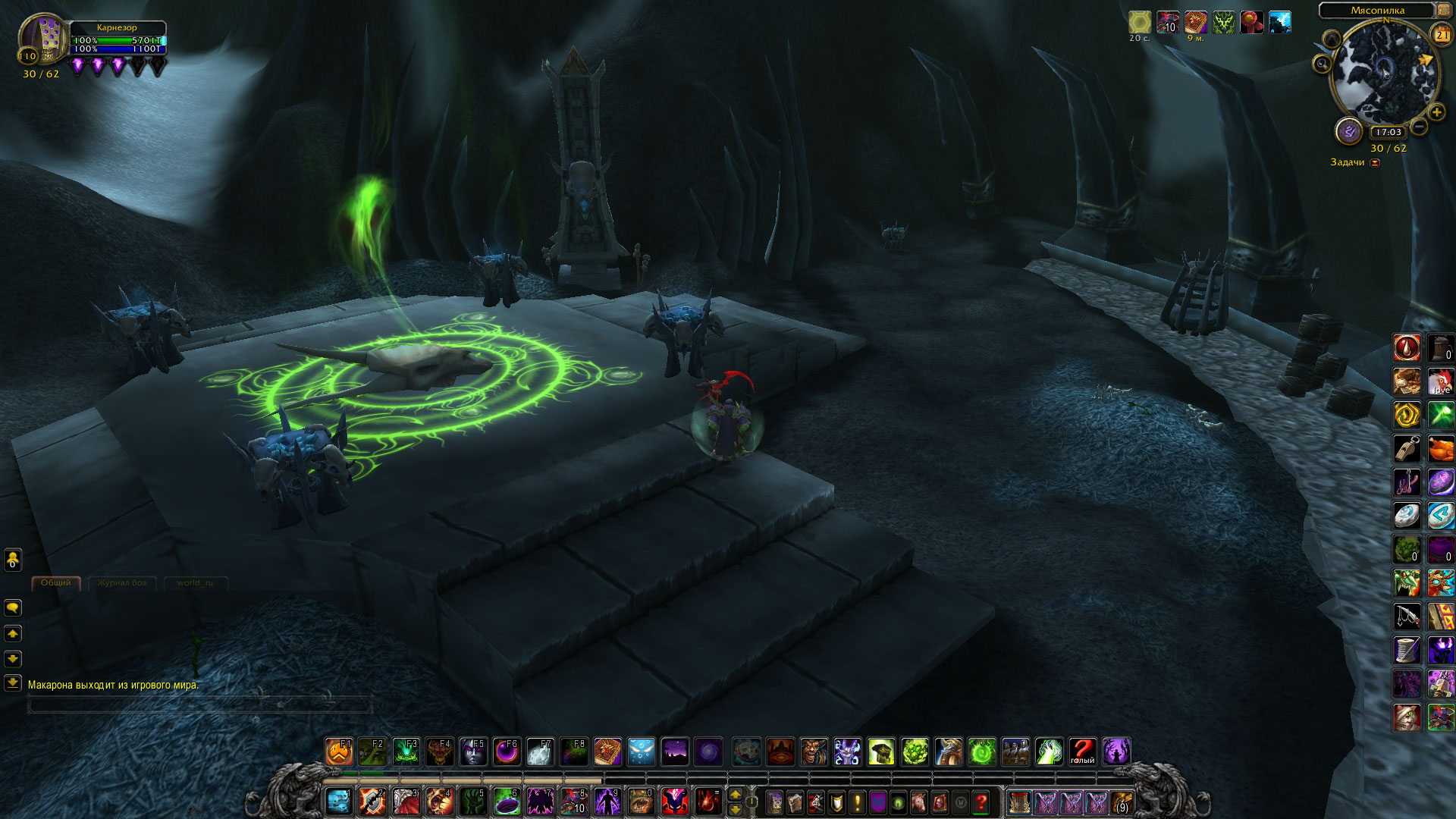
Task: Click the red question mark help button
Action: point(981,802)
